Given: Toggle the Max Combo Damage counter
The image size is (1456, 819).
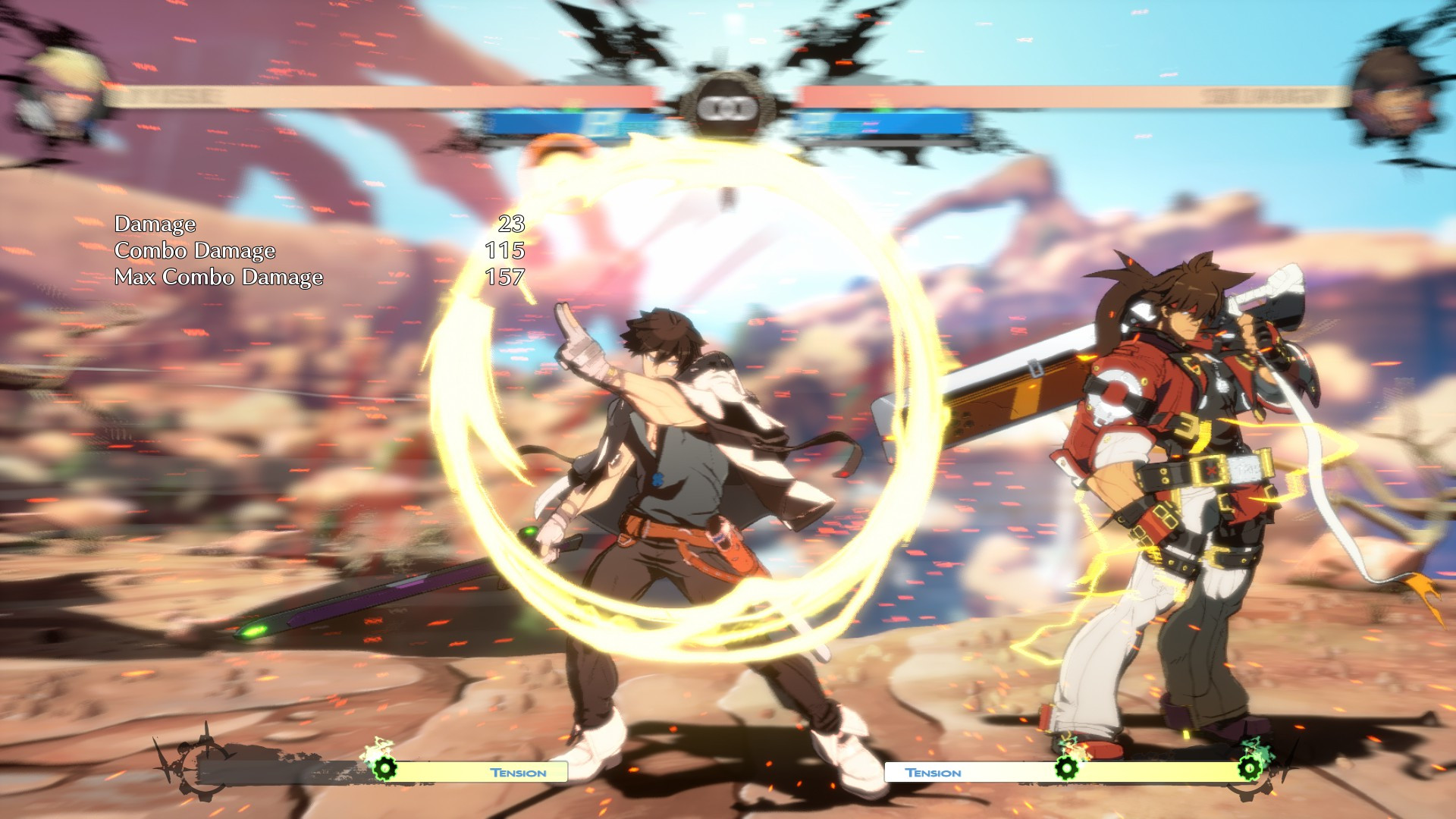Looking at the screenshot, I should point(218,278).
